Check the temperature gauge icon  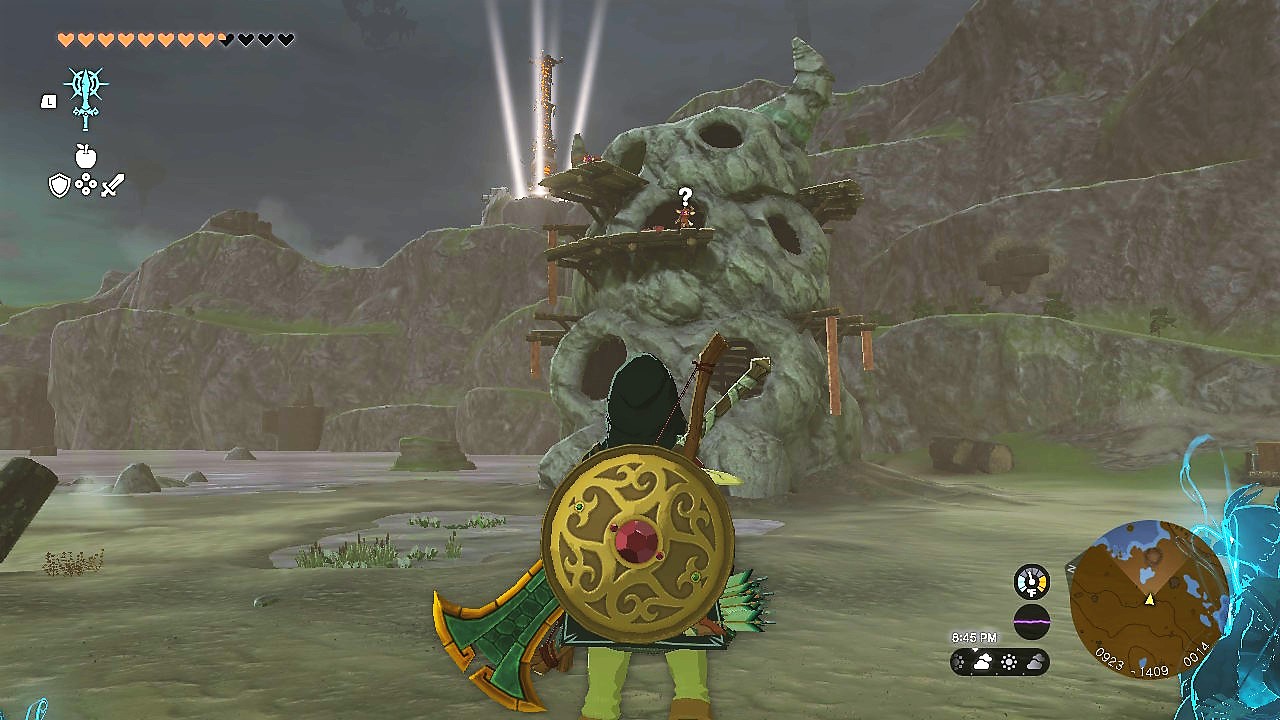pyautogui.click(x=1031, y=582)
